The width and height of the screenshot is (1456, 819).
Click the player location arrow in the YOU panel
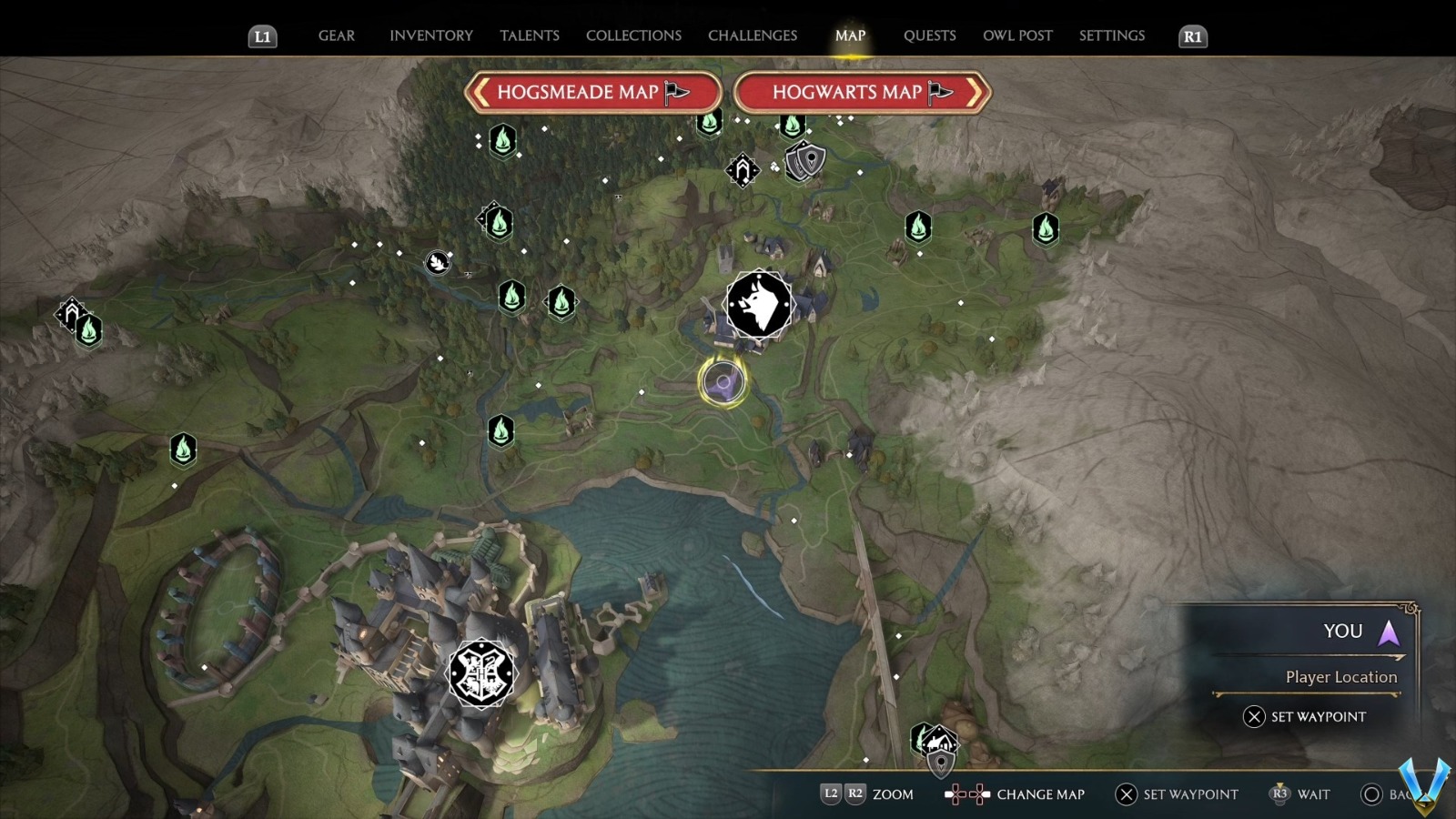(1387, 634)
